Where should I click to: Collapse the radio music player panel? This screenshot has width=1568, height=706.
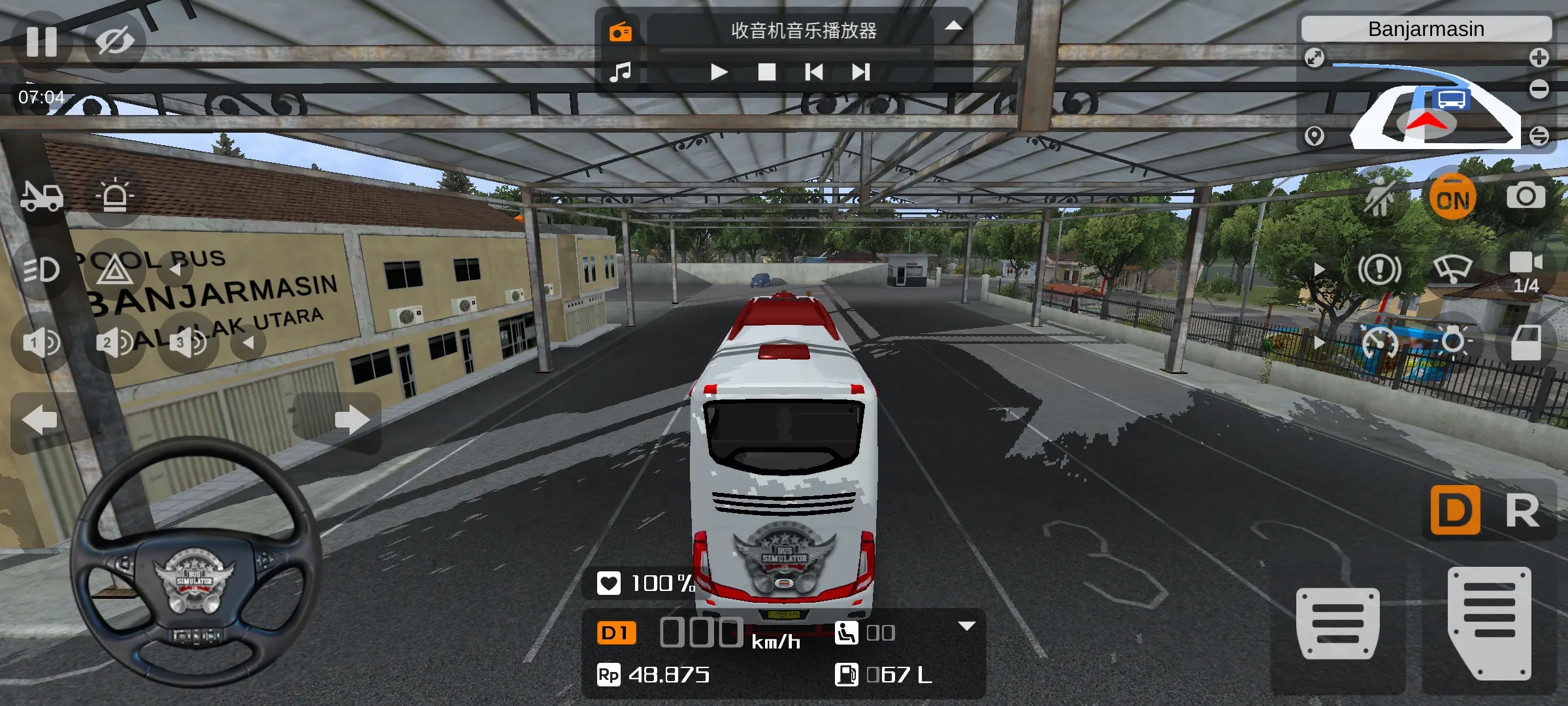pos(954,26)
